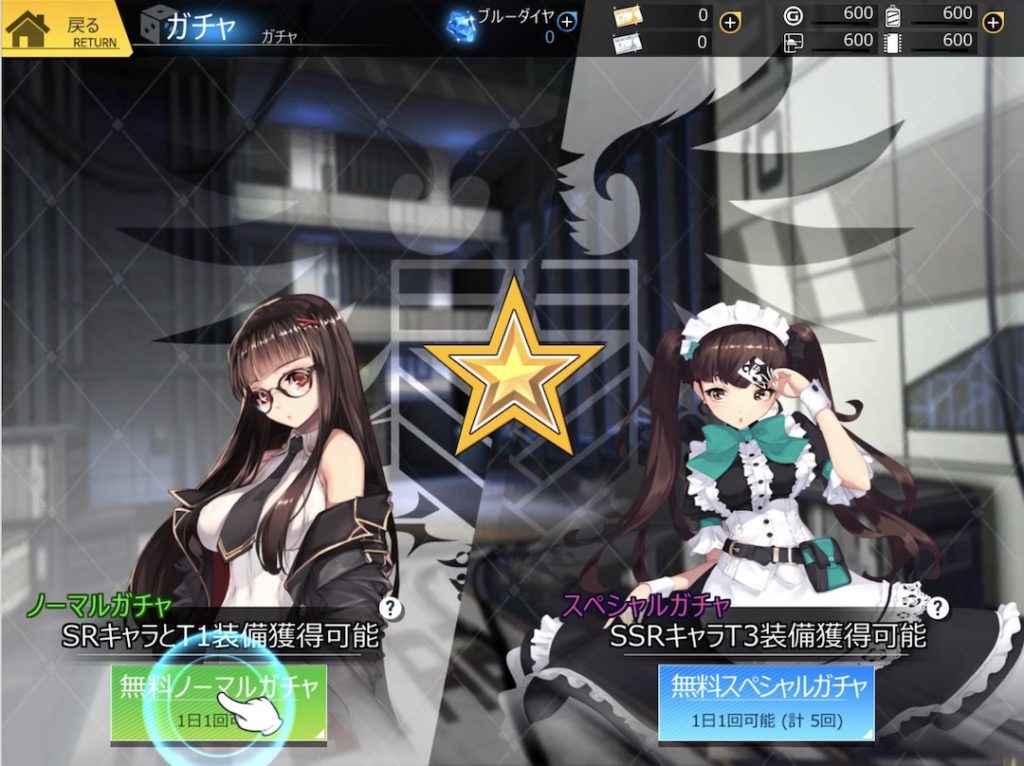
Task: Tap the plus button beside the gacha tickets
Action: point(730,23)
